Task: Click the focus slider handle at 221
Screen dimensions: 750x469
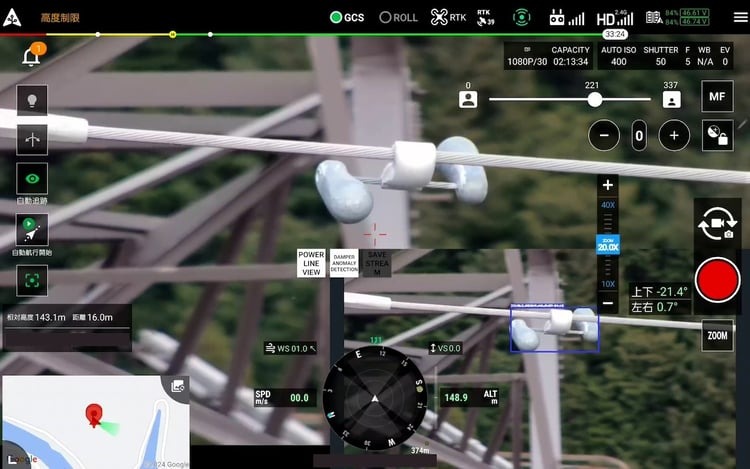Action: tap(595, 100)
